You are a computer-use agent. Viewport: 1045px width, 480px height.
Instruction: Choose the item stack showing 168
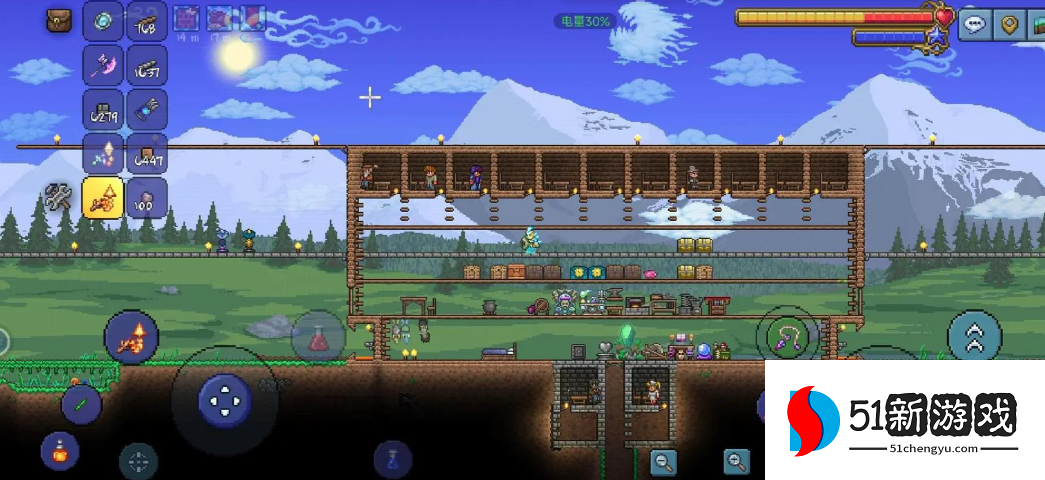(x=147, y=21)
